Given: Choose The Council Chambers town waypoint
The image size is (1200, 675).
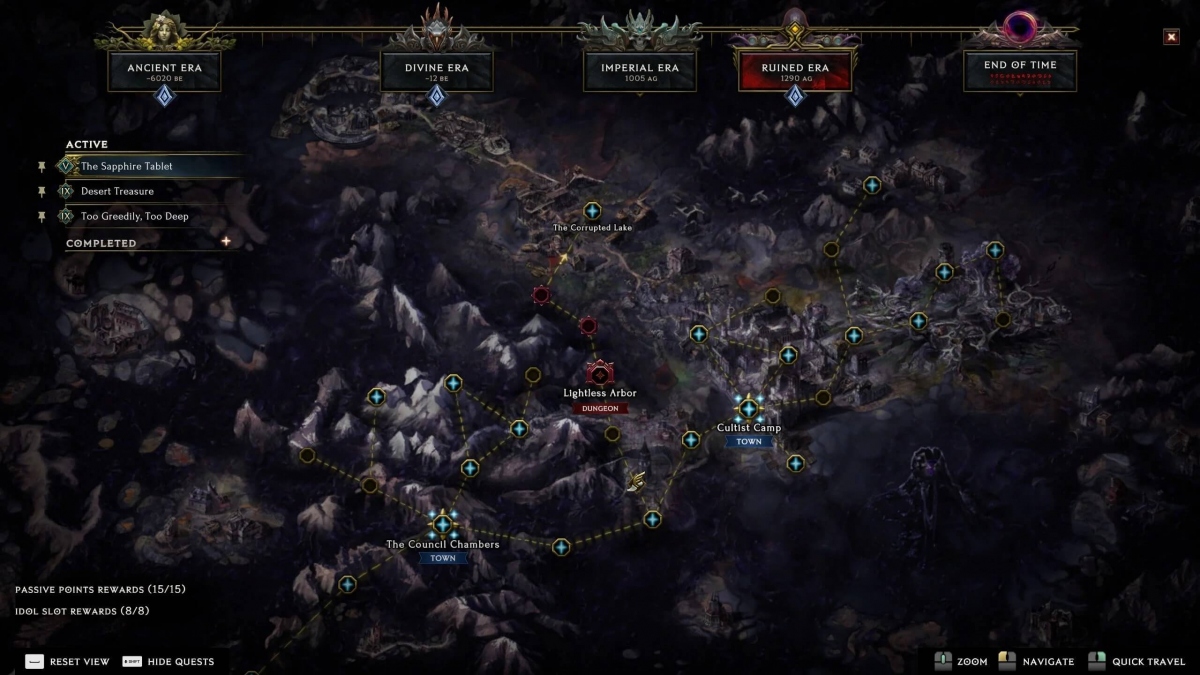Looking at the screenshot, I should click(442, 523).
